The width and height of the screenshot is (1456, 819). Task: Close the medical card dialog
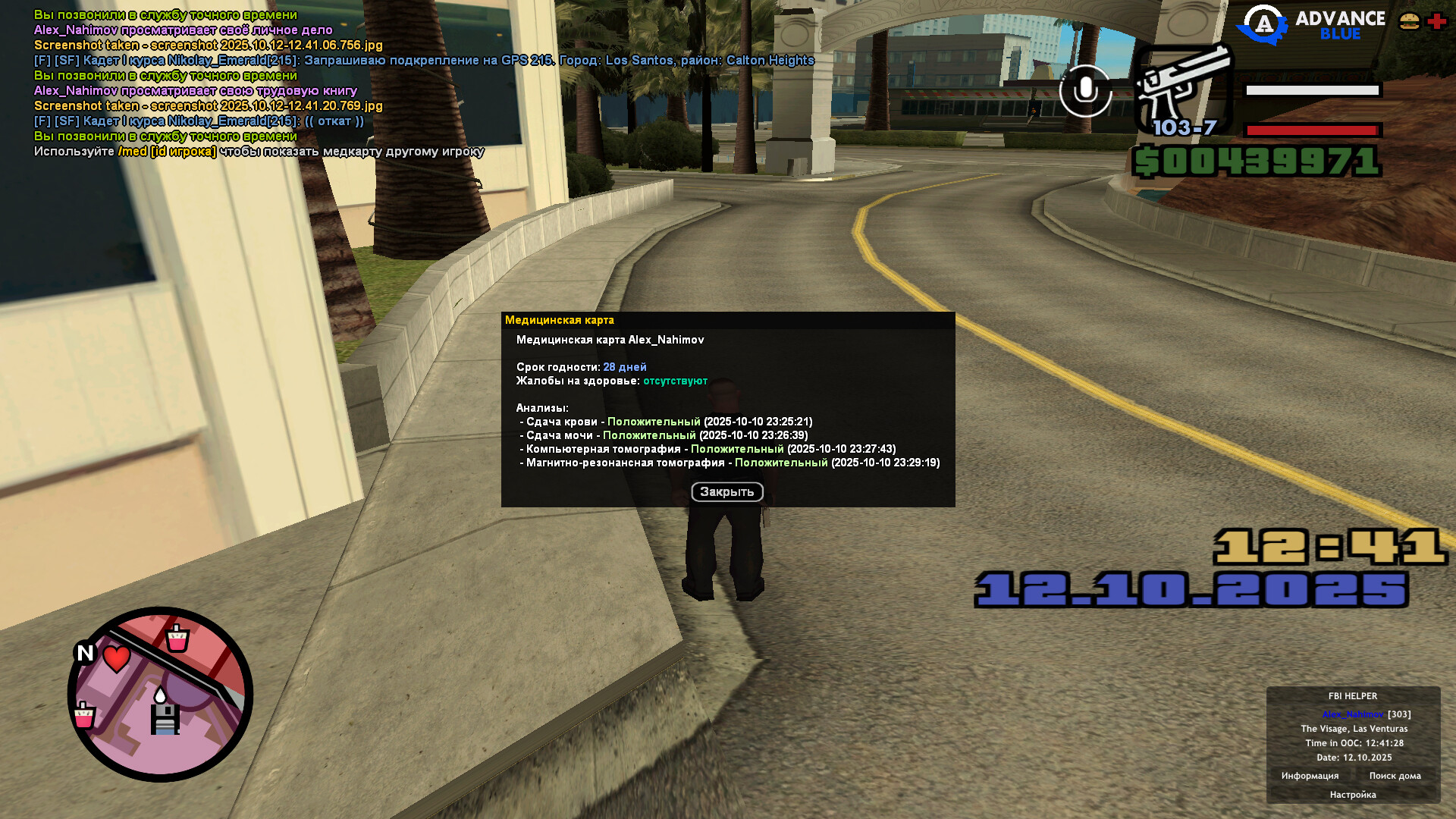726,492
